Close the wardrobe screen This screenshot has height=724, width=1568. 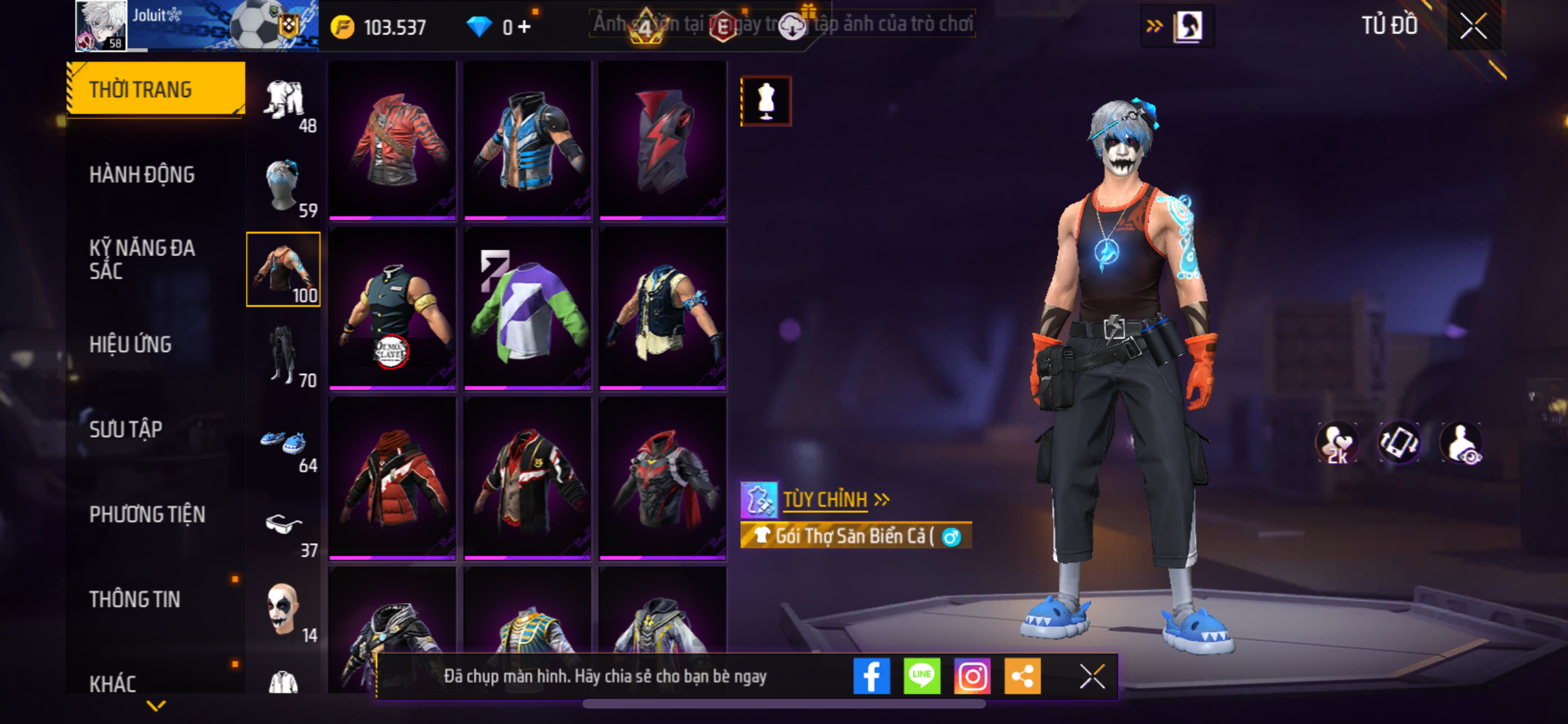click(x=1473, y=26)
